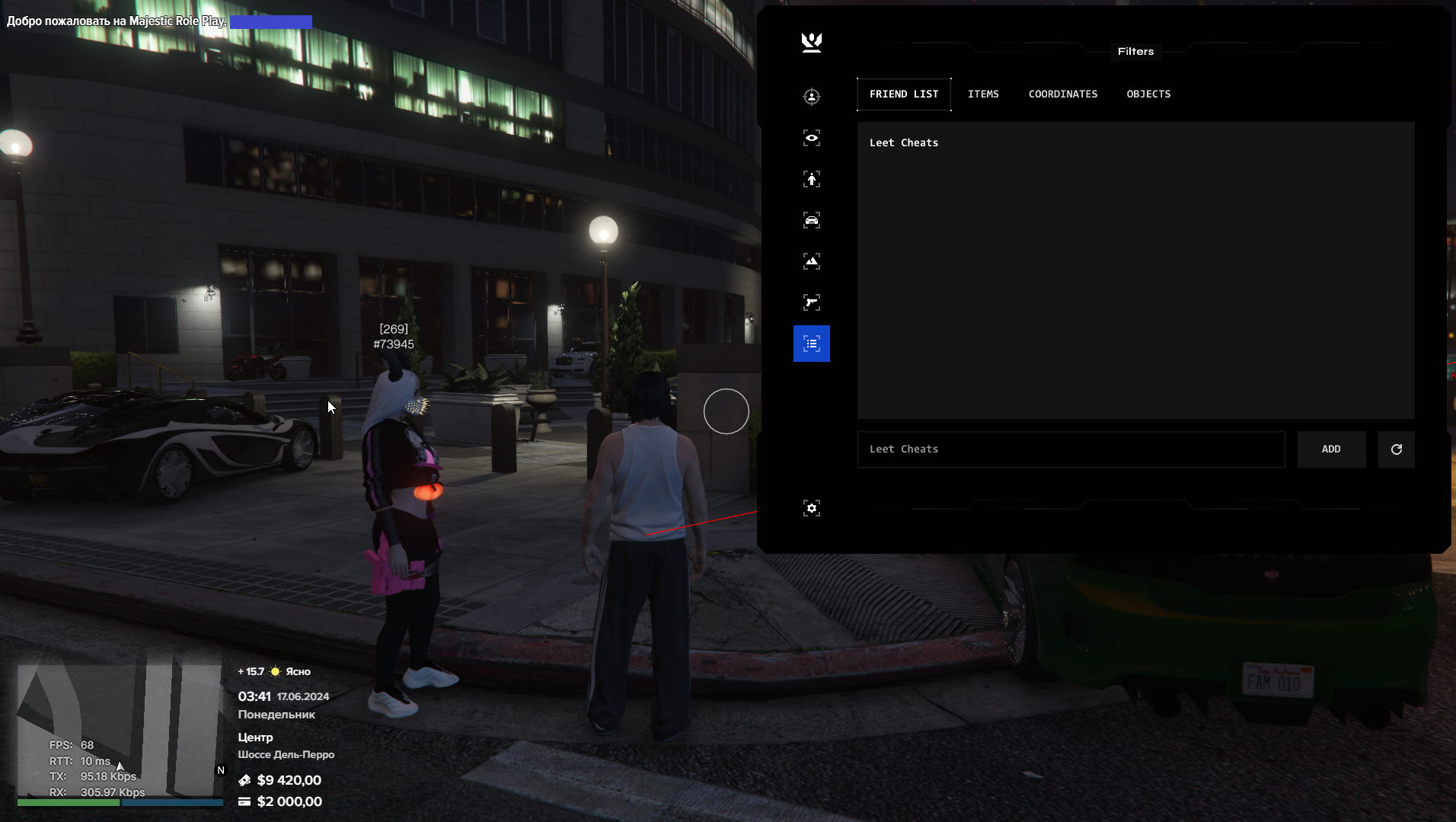This screenshot has width=1456, height=822.
Task: Switch to the Items tab
Action: 983,94
